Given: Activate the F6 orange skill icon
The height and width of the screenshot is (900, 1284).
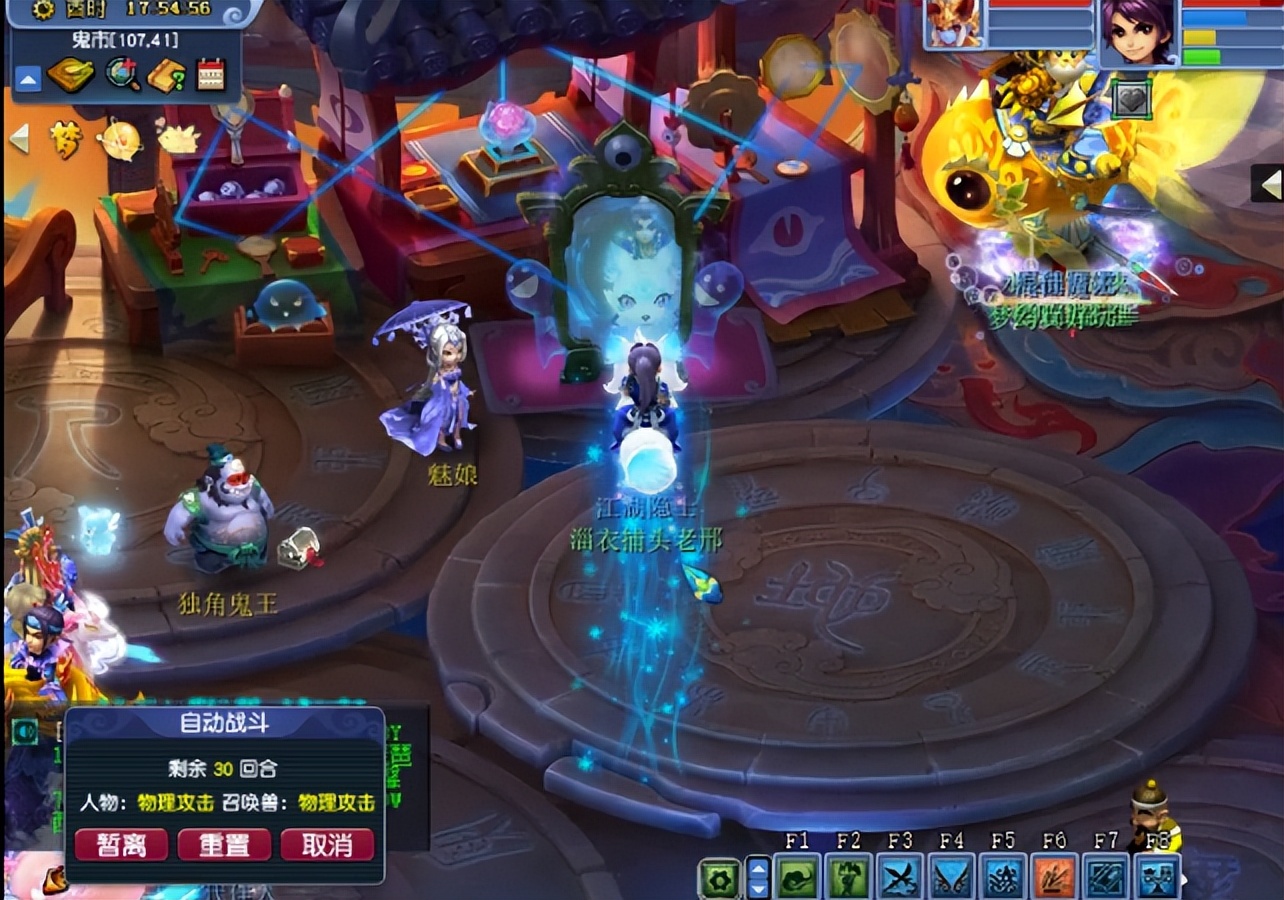Looking at the screenshot, I should 1054,877.
